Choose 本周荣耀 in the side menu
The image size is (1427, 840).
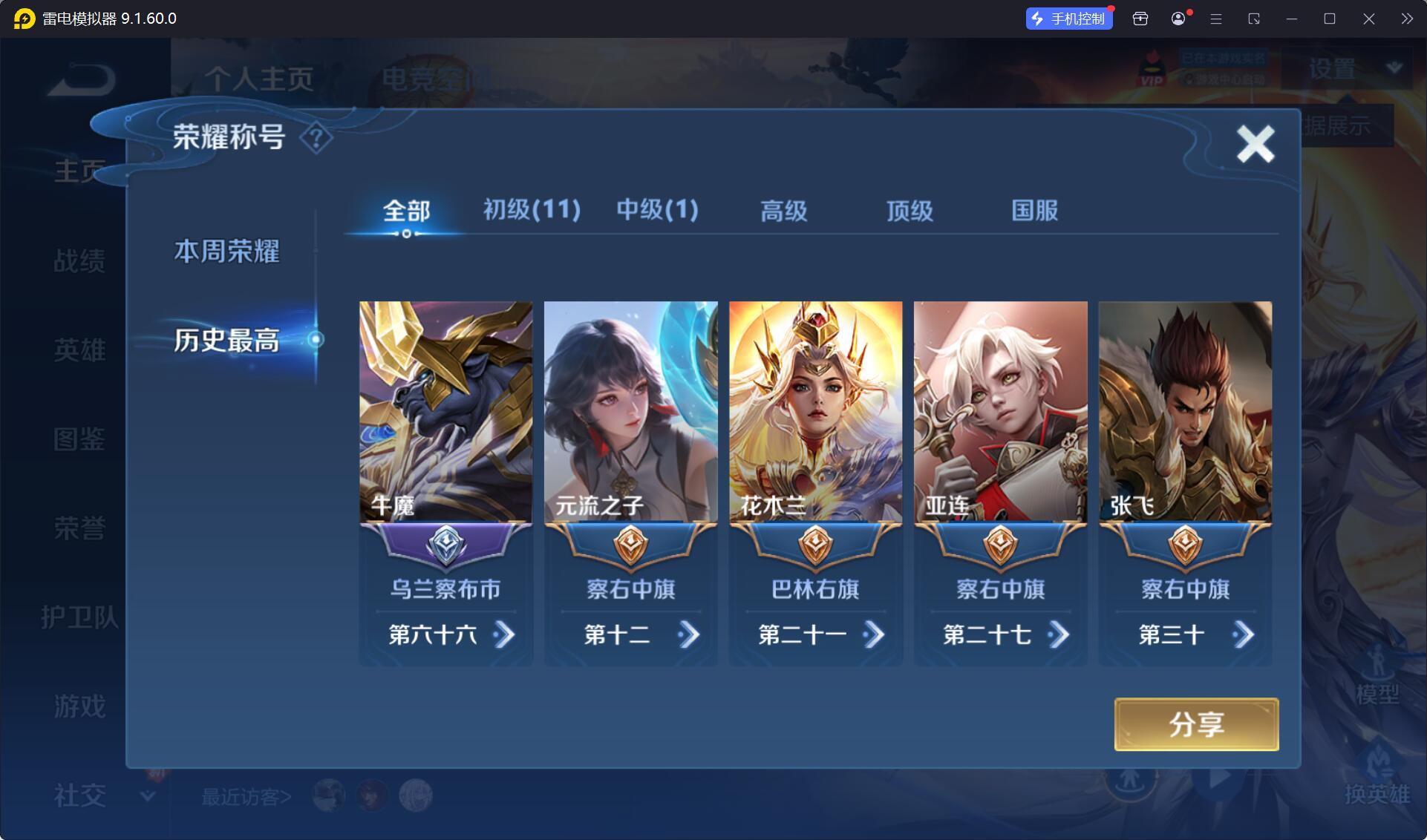coord(226,252)
